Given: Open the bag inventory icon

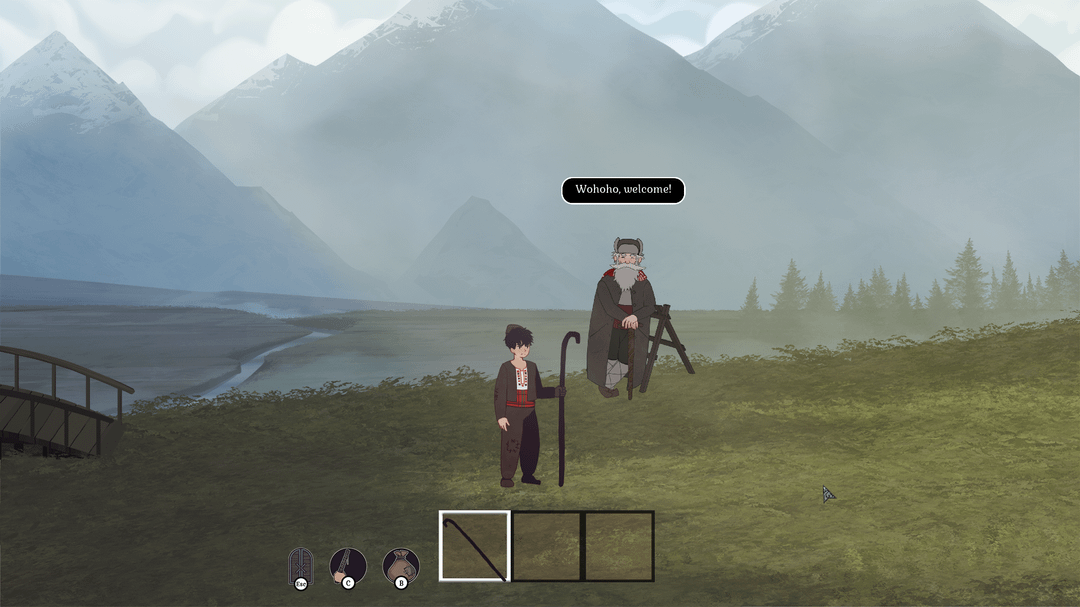Looking at the screenshot, I should pos(400,565).
